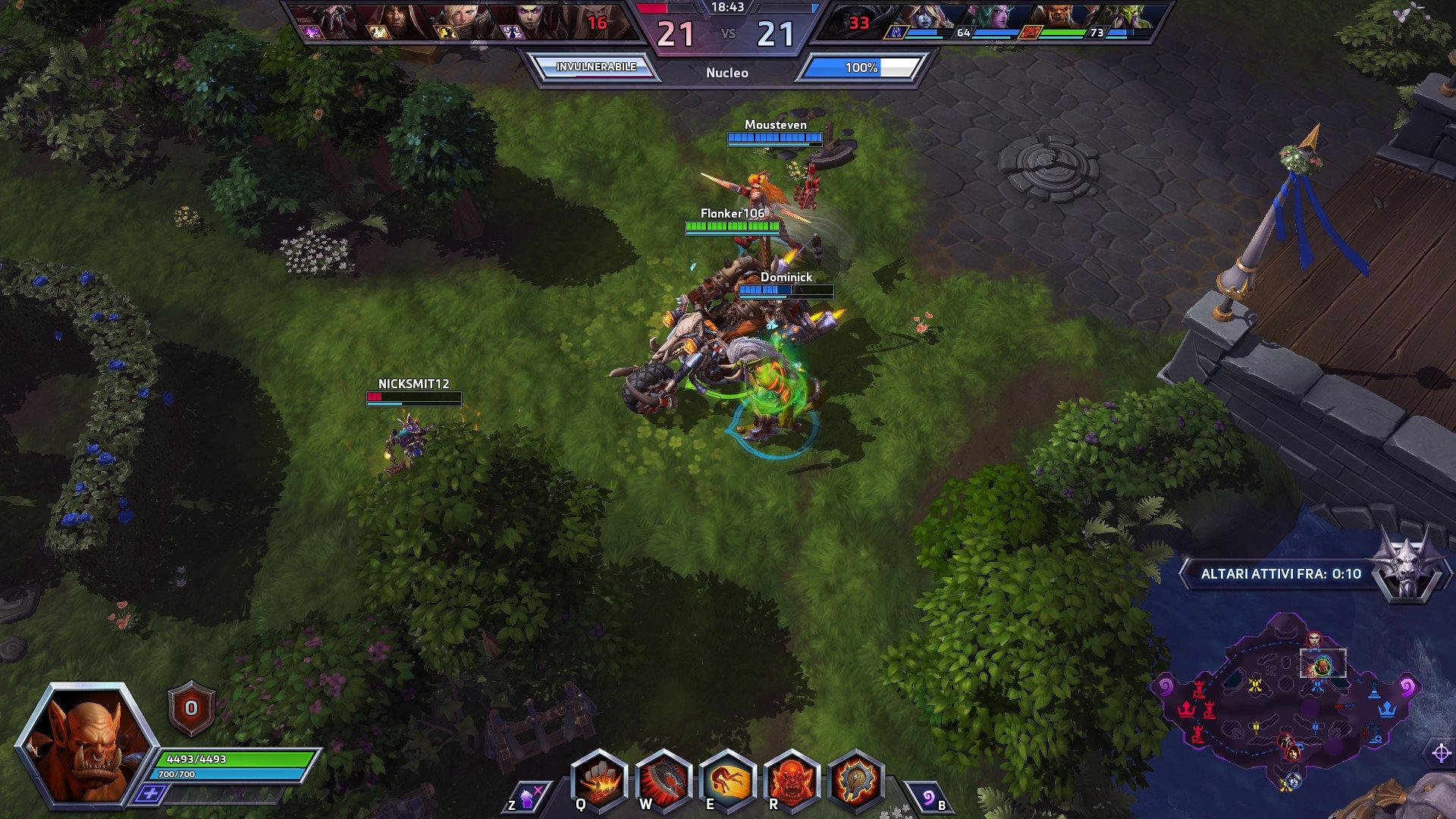The width and height of the screenshot is (1456, 819).
Task: Open talents with the blue plus button
Action: click(150, 794)
